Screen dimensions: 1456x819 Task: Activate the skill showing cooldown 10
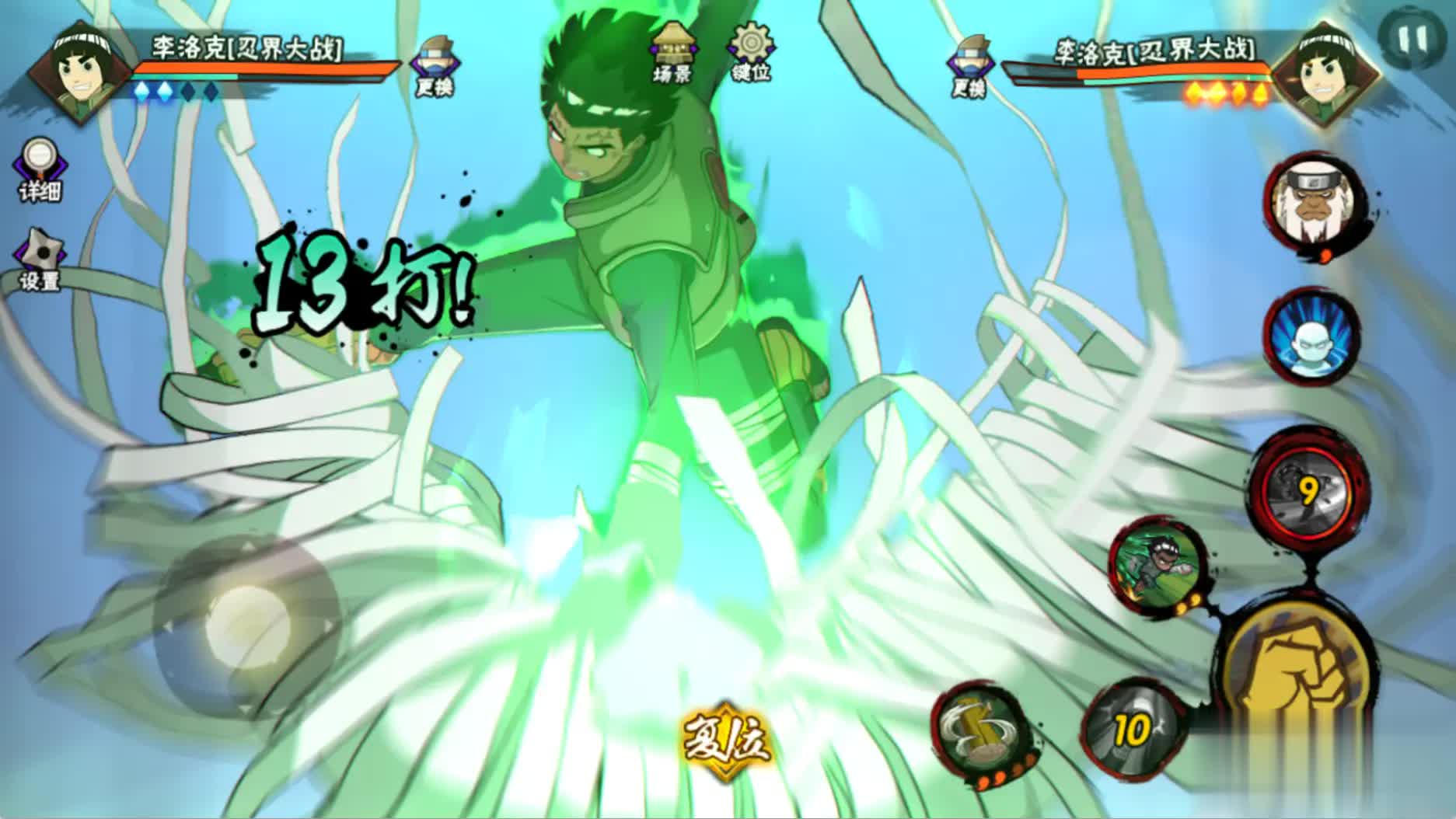(x=1133, y=730)
